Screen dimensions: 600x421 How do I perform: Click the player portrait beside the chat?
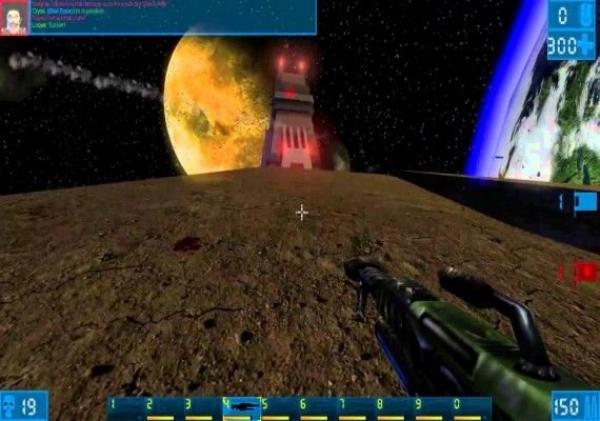(14, 18)
